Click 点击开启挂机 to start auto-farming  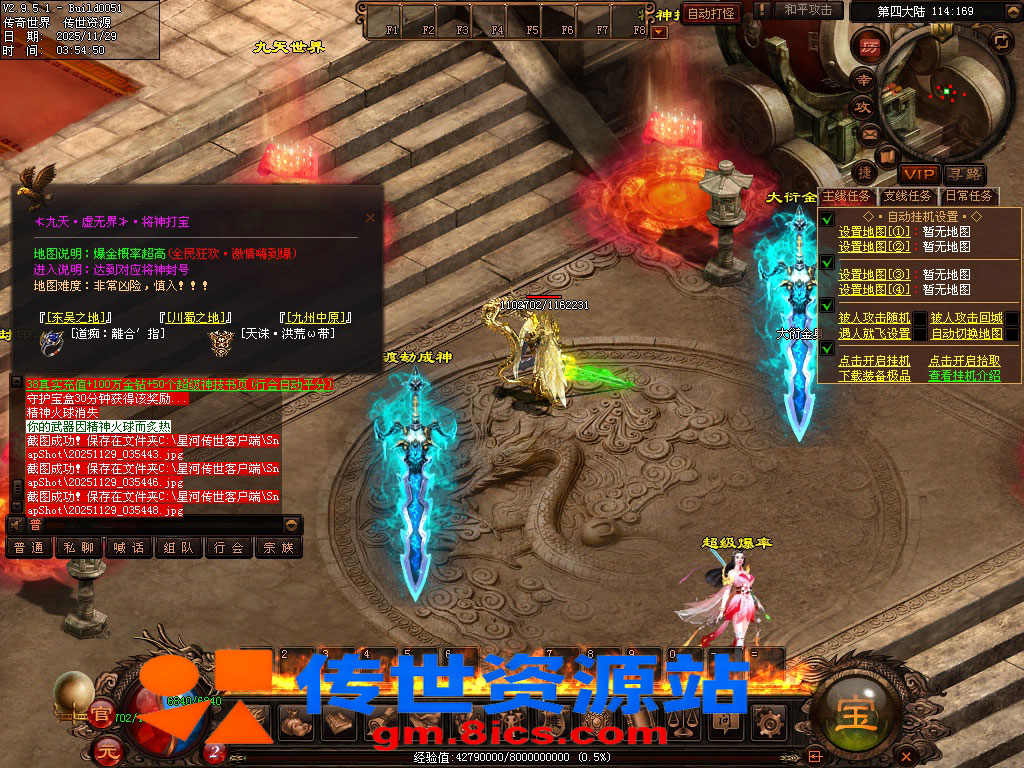coord(874,361)
